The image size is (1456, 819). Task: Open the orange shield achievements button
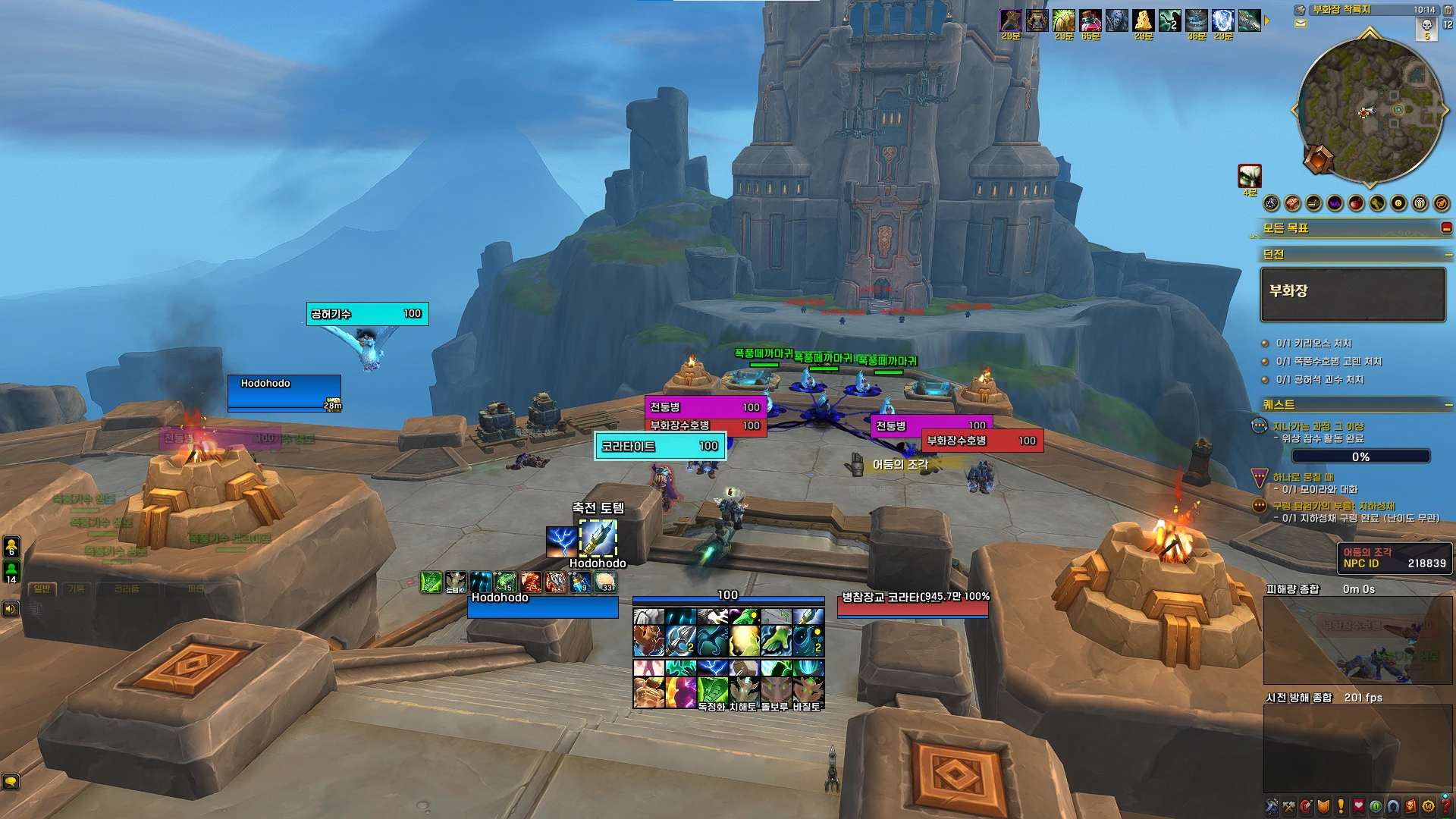(1323, 807)
